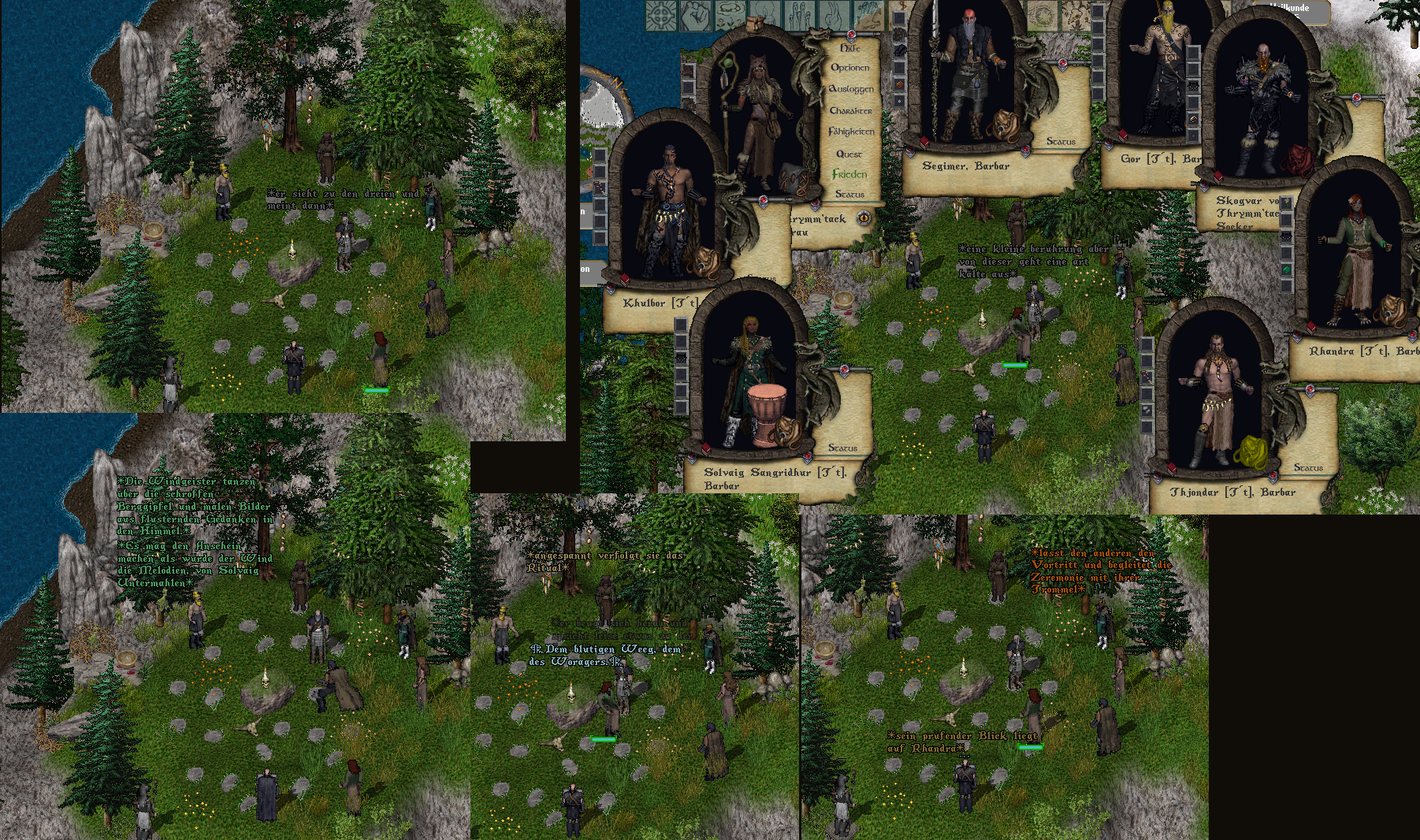This screenshot has width=1420, height=840.
Task: Open the Optionen menu entry
Action: [x=850, y=69]
